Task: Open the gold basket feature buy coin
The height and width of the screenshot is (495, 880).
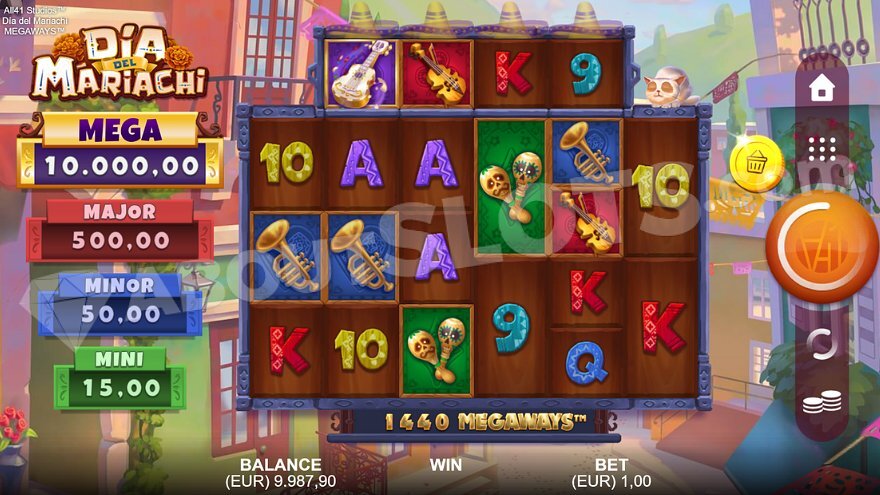Action: pos(757,162)
